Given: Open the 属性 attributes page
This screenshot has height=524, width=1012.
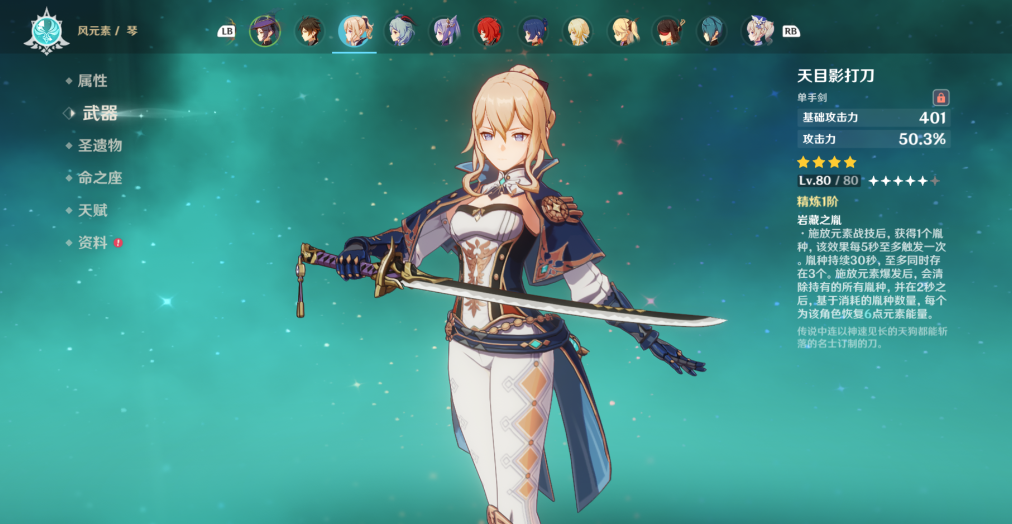Looking at the screenshot, I should [x=92, y=81].
